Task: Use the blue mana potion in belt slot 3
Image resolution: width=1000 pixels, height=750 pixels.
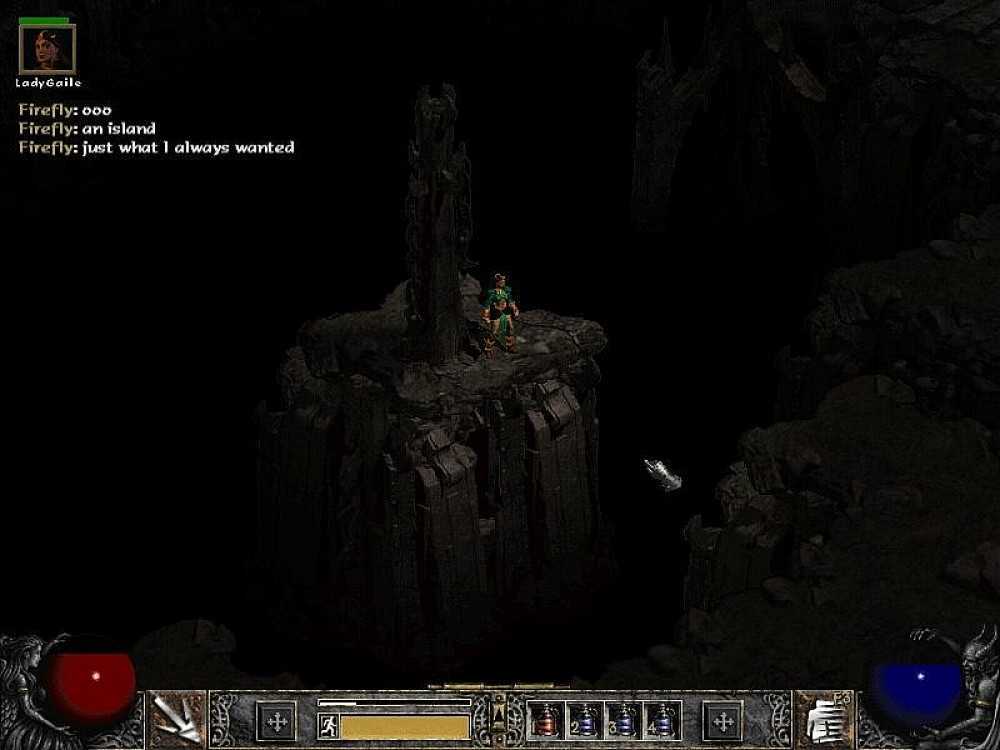Action: pos(624,720)
